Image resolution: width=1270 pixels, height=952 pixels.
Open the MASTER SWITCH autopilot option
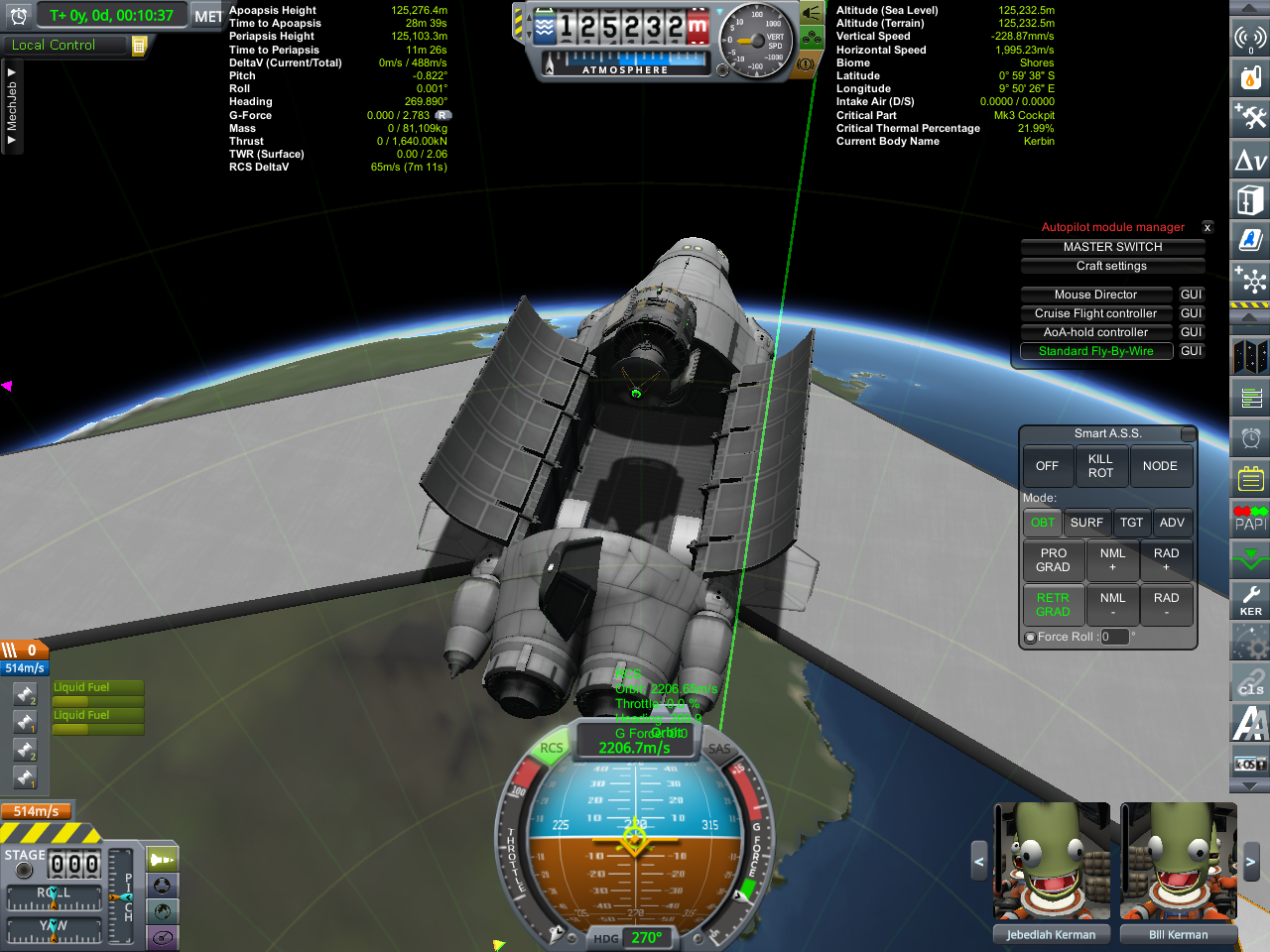[x=1112, y=247]
